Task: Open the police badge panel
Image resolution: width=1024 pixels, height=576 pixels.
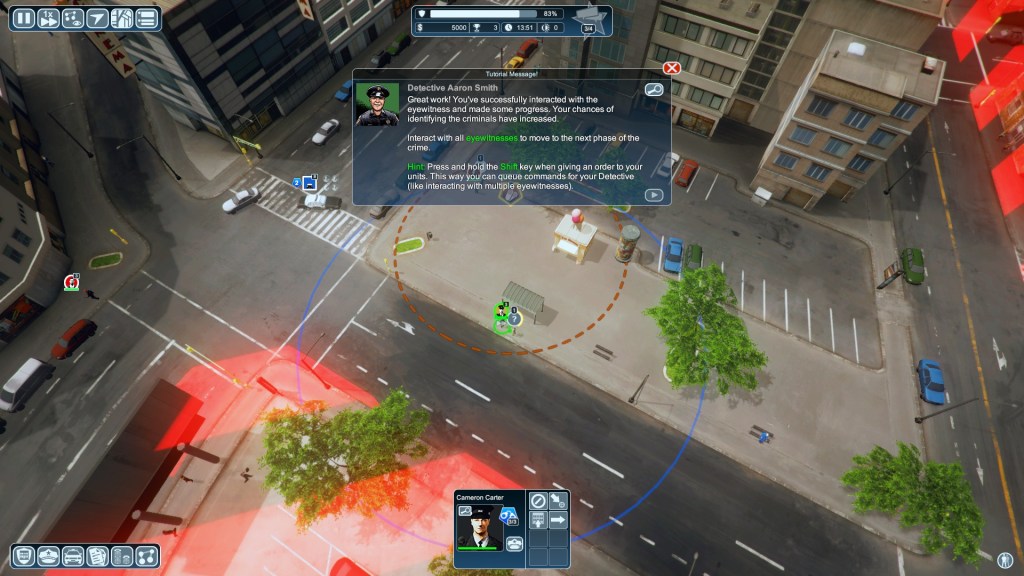Action: 23,556
